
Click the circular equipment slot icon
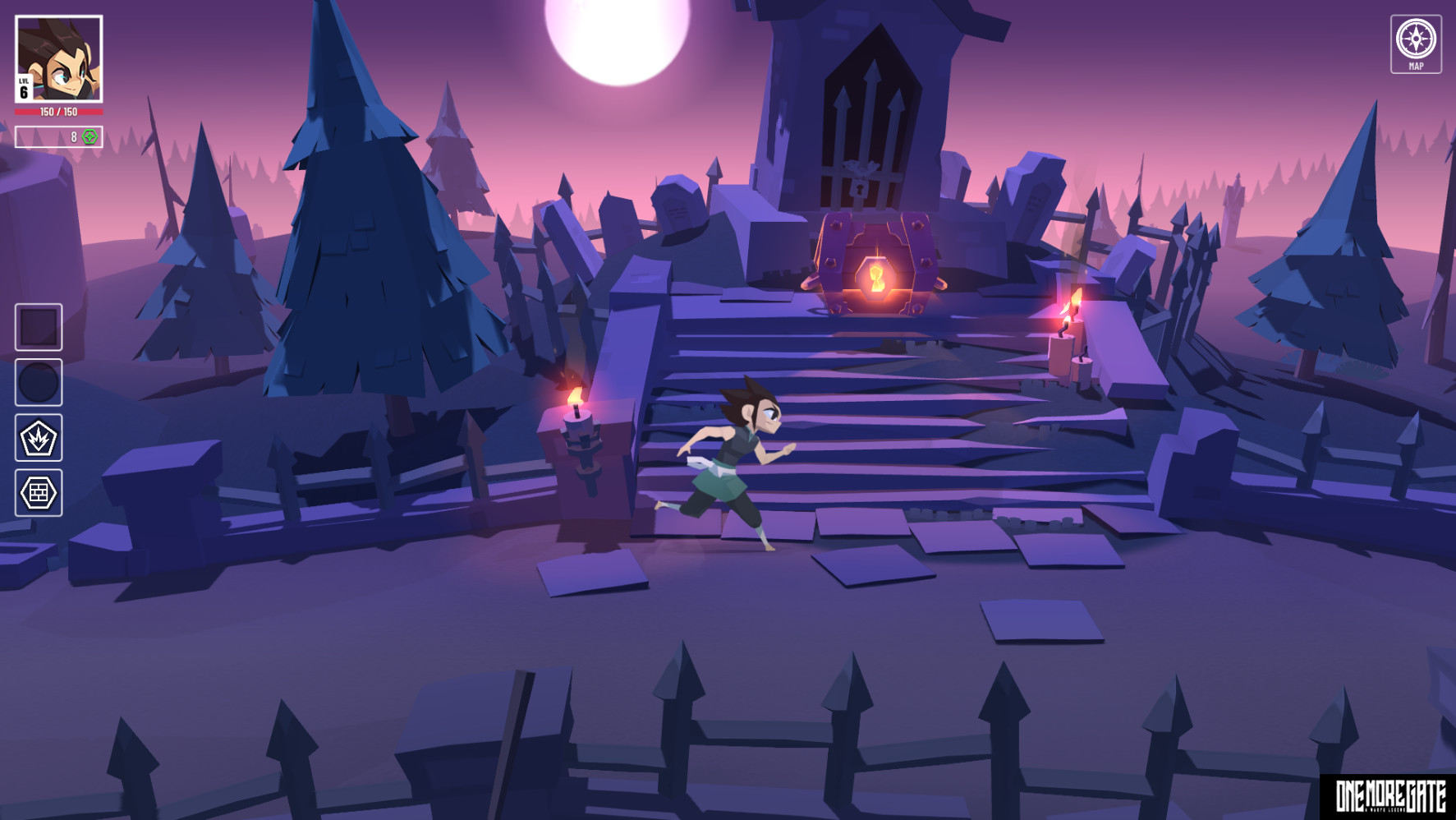[x=38, y=382]
